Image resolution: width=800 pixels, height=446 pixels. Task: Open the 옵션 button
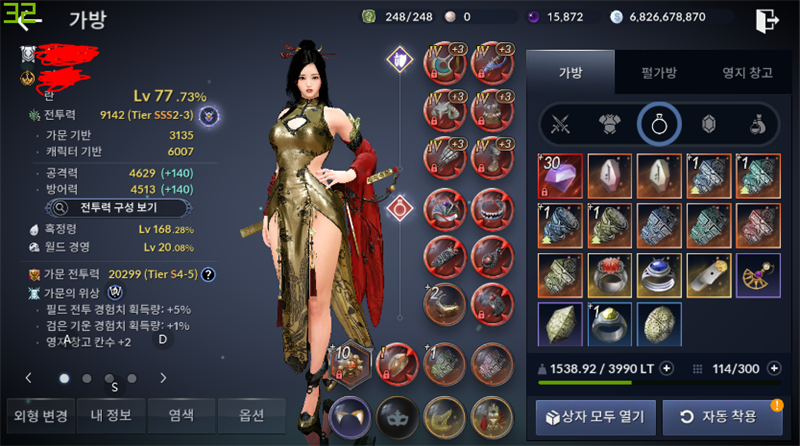tap(250, 414)
